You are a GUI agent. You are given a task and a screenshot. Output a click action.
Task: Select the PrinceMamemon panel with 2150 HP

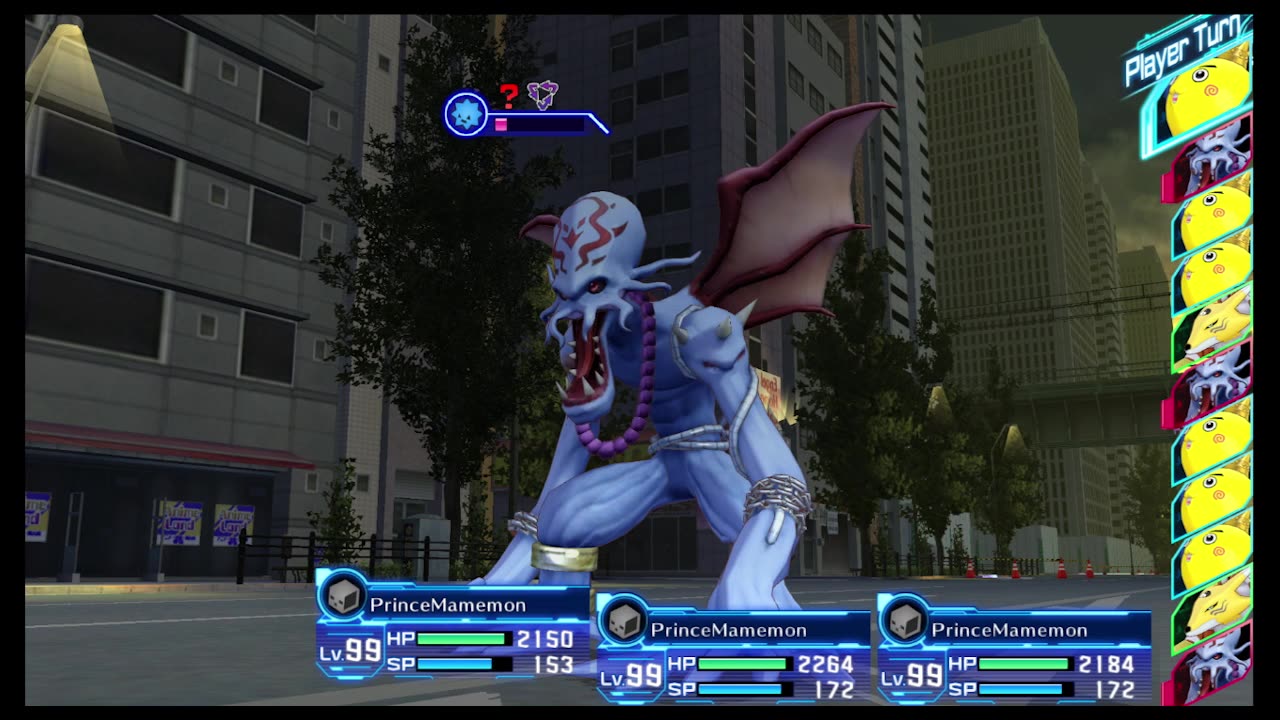pos(452,625)
